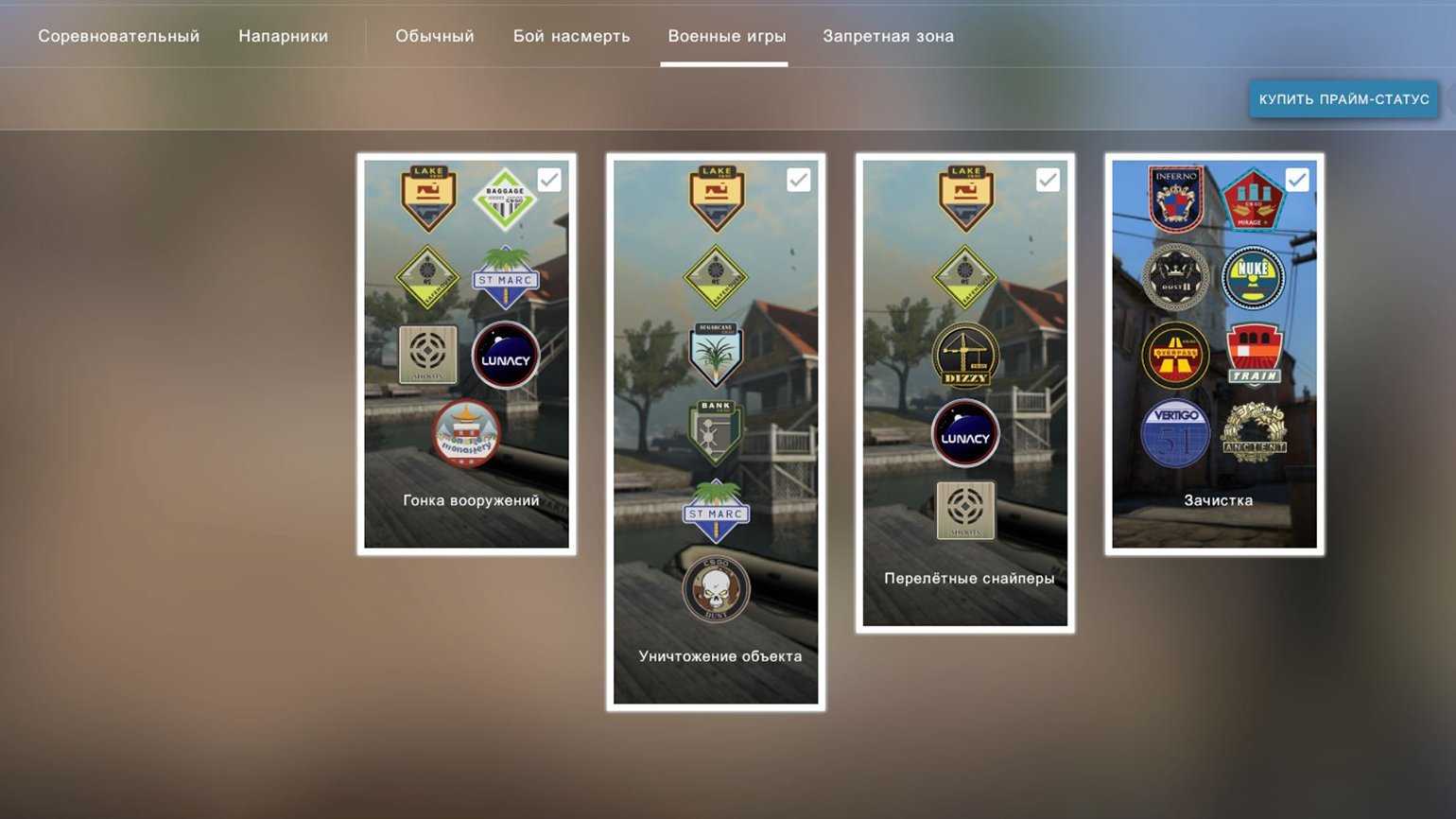Uncheck the Зачистка card checkbox

click(x=1297, y=180)
